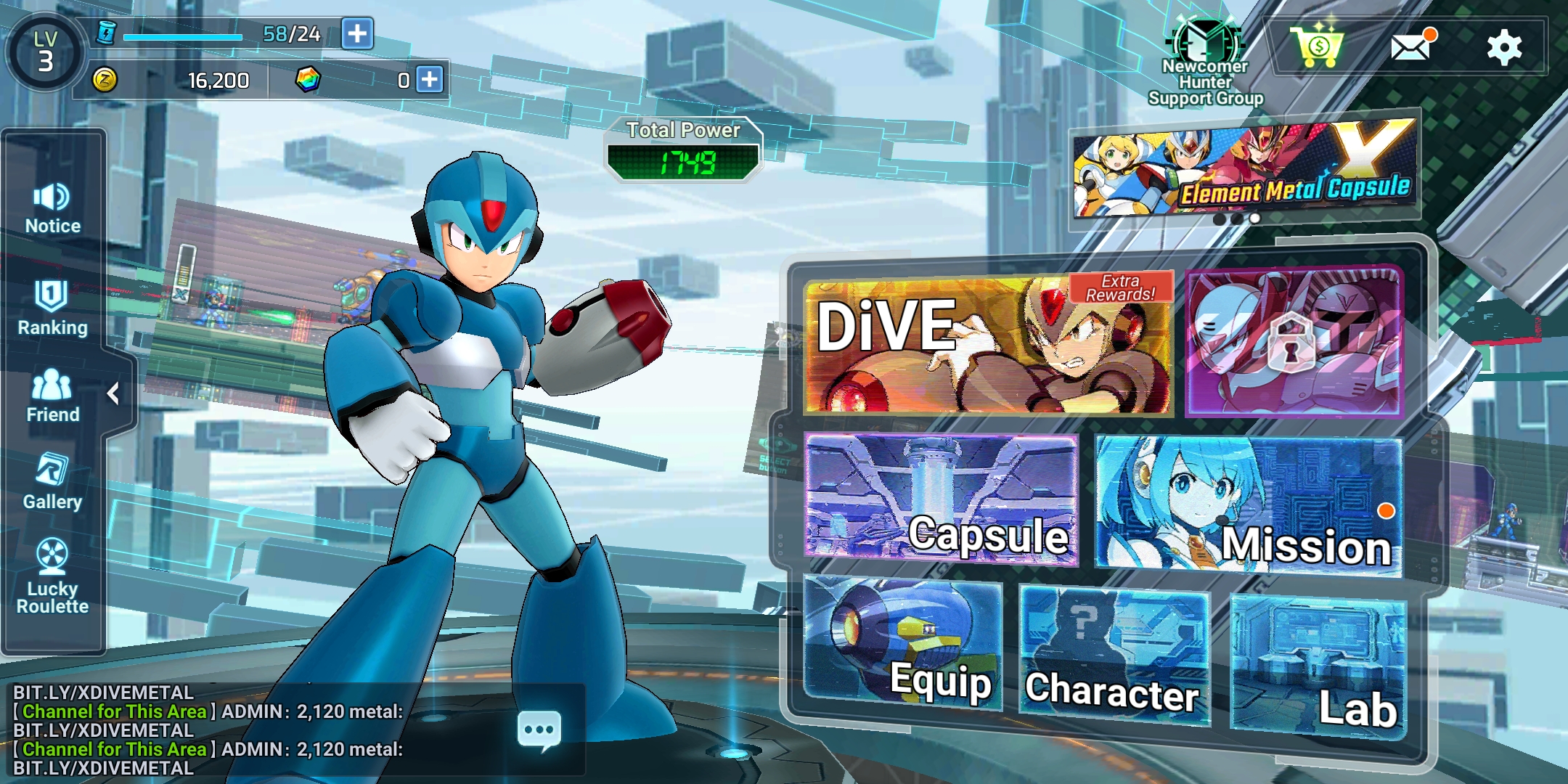Open the Capsule gacha menu
Image resolution: width=1568 pixels, height=784 pixels.
pyautogui.click(x=941, y=499)
